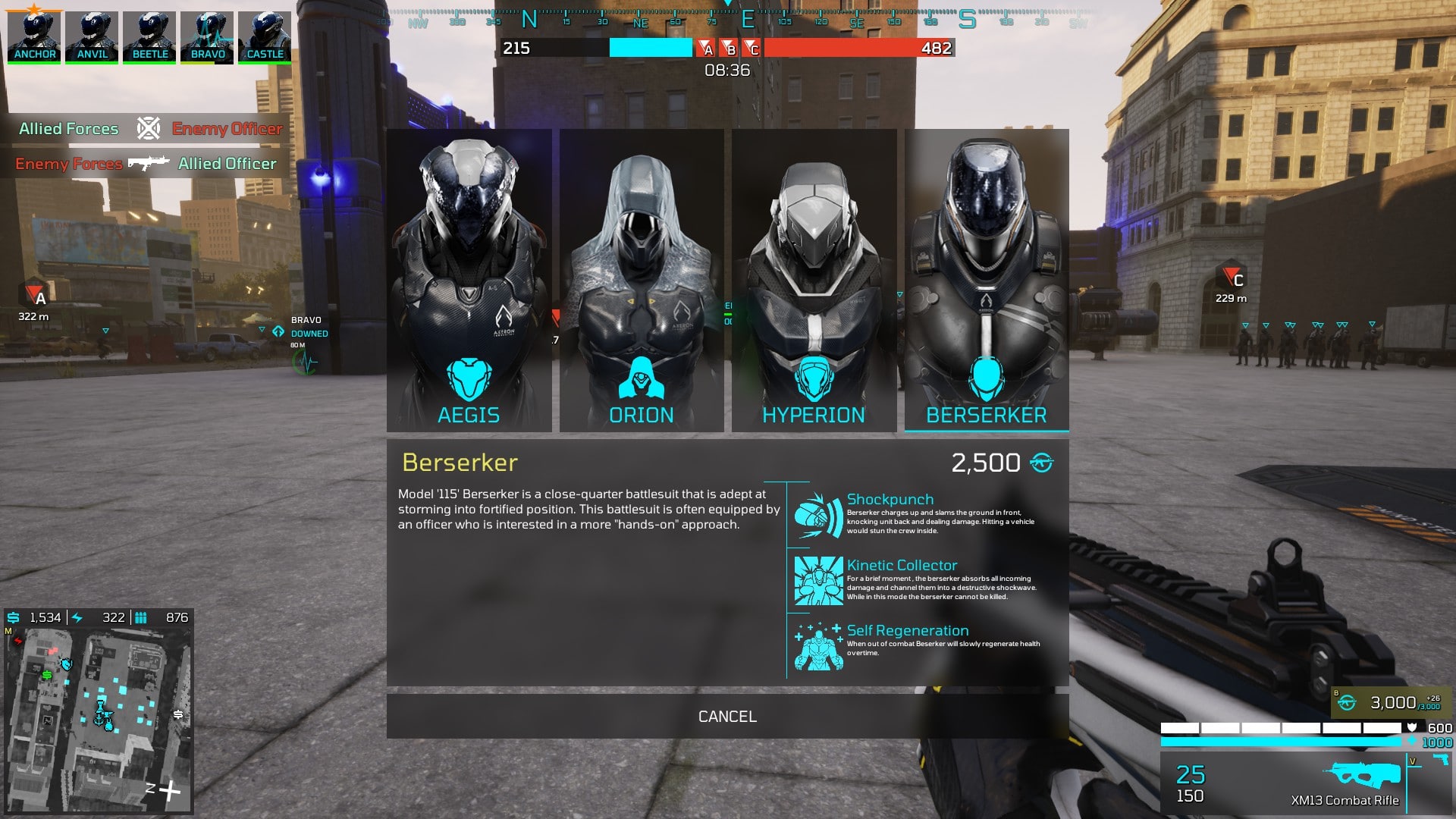Click the Self Regeneration ability icon
Screen dimensions: 1456x819
coord(818,647)
